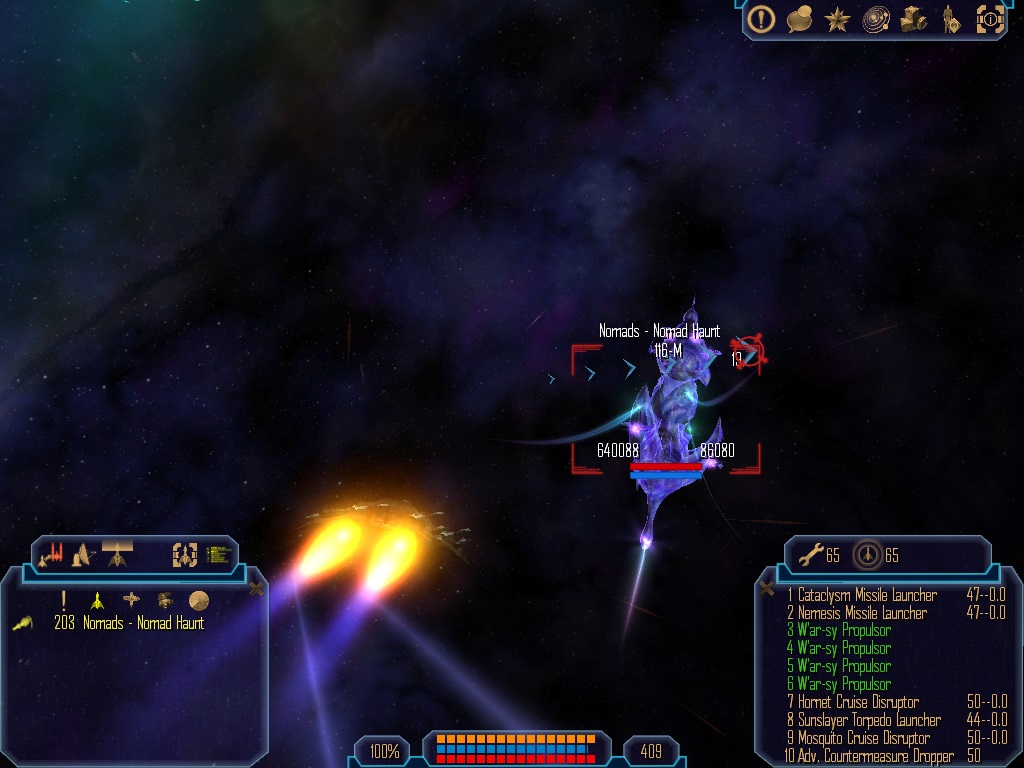Image resolution: width=1024 pixels, height=768 pixels.
Task: Filter contacts to ships only
Action: click(97, 600)
